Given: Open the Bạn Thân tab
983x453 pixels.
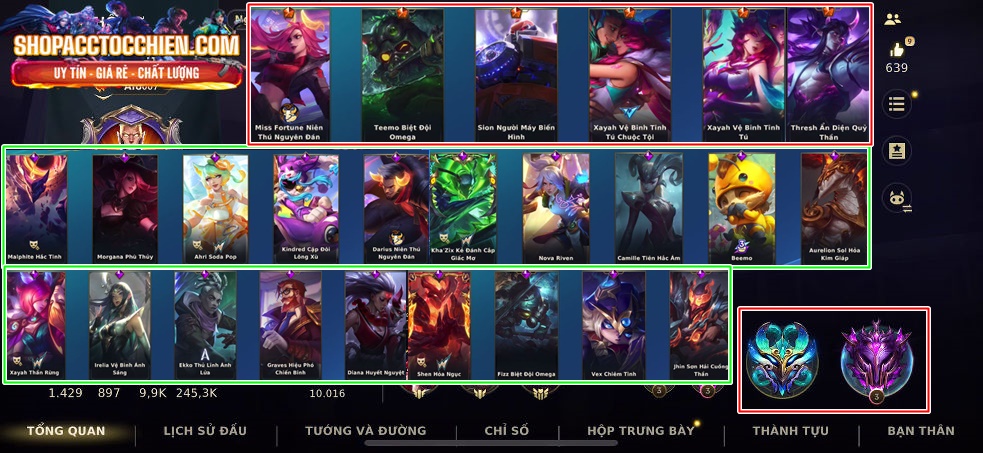Looking at the screenshot, I should tap(921, 431).
